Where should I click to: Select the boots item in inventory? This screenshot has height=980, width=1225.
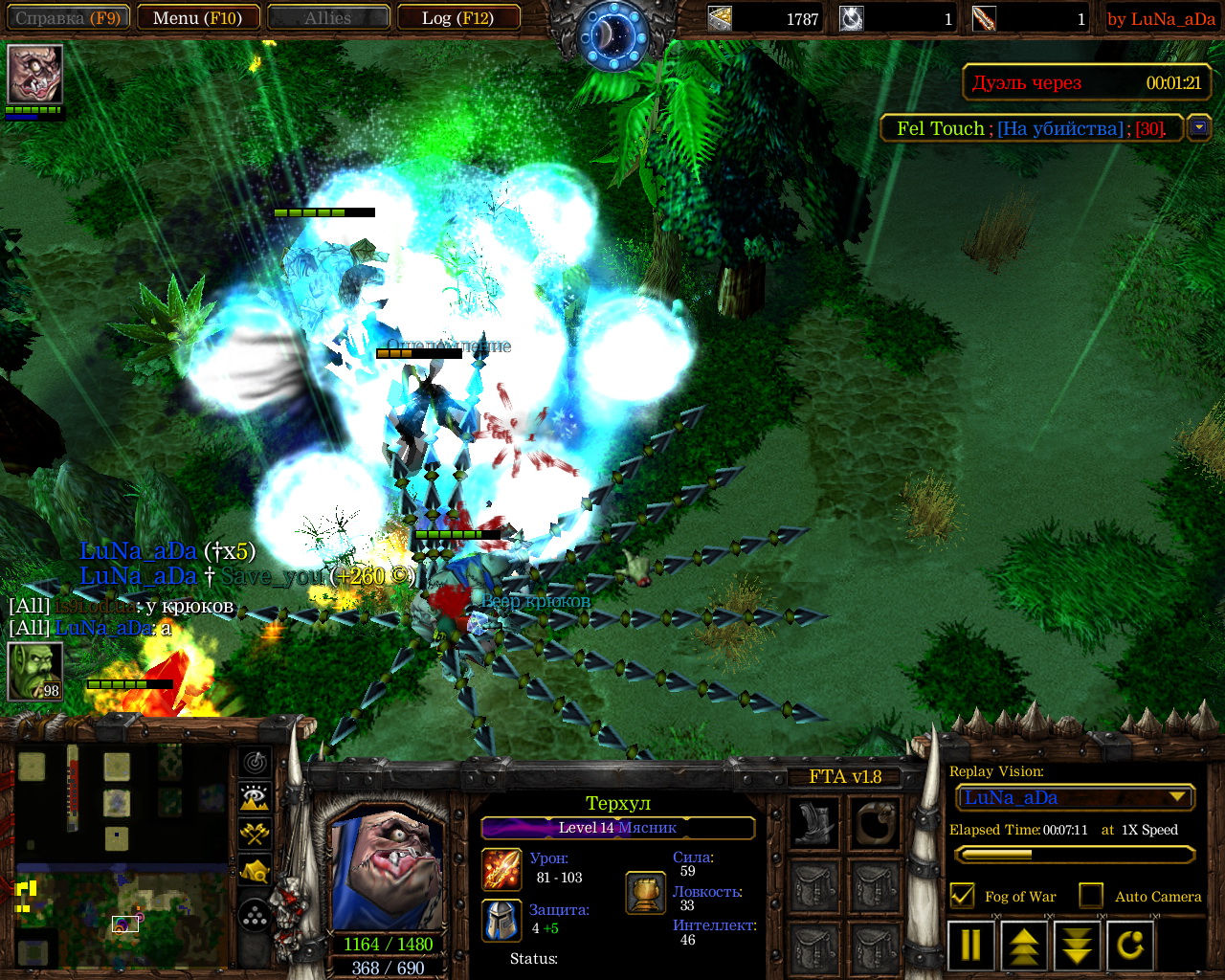click(814, 823)
